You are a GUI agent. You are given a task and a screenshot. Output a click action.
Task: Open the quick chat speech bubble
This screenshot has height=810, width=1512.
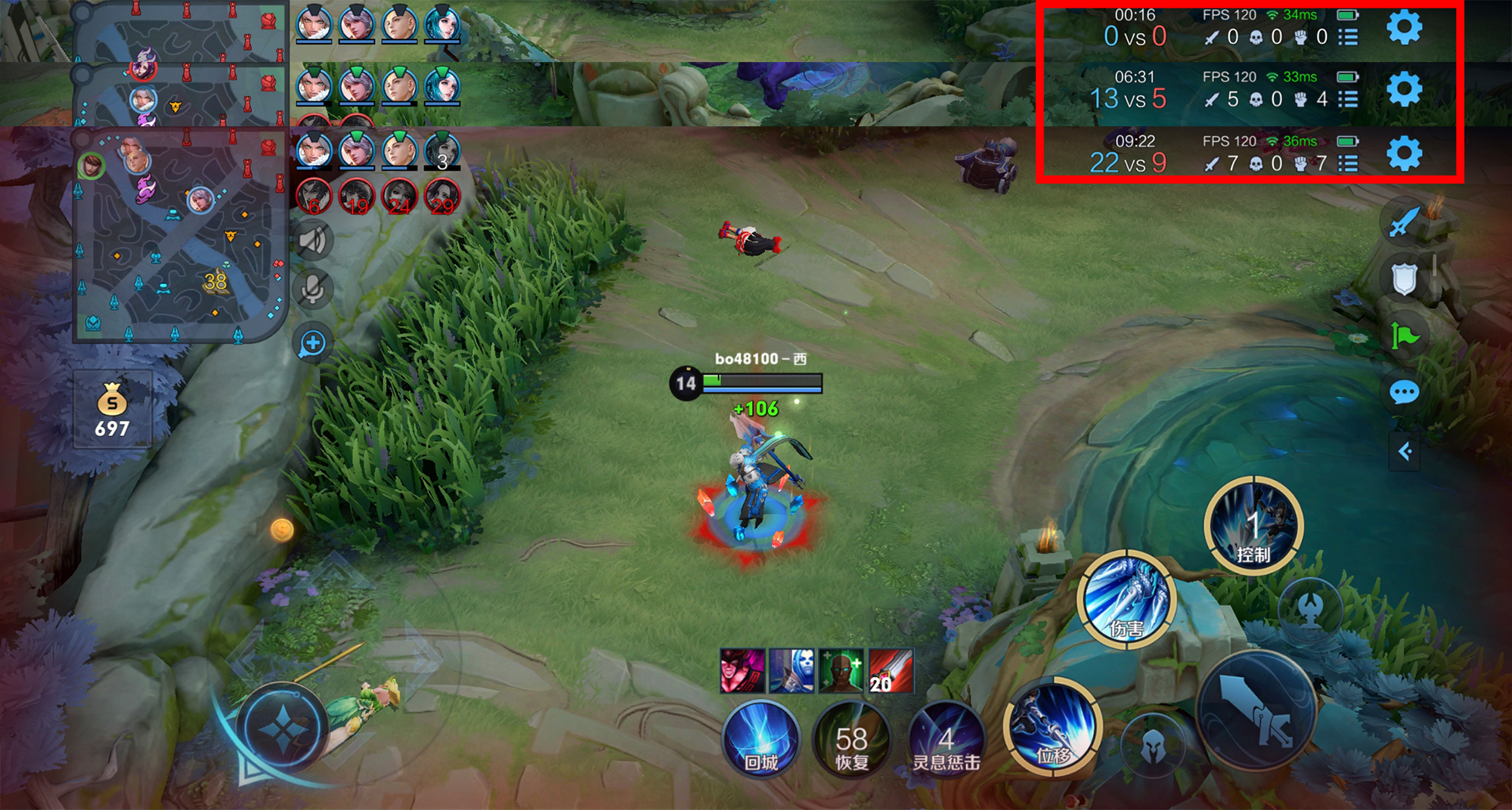1404,392
